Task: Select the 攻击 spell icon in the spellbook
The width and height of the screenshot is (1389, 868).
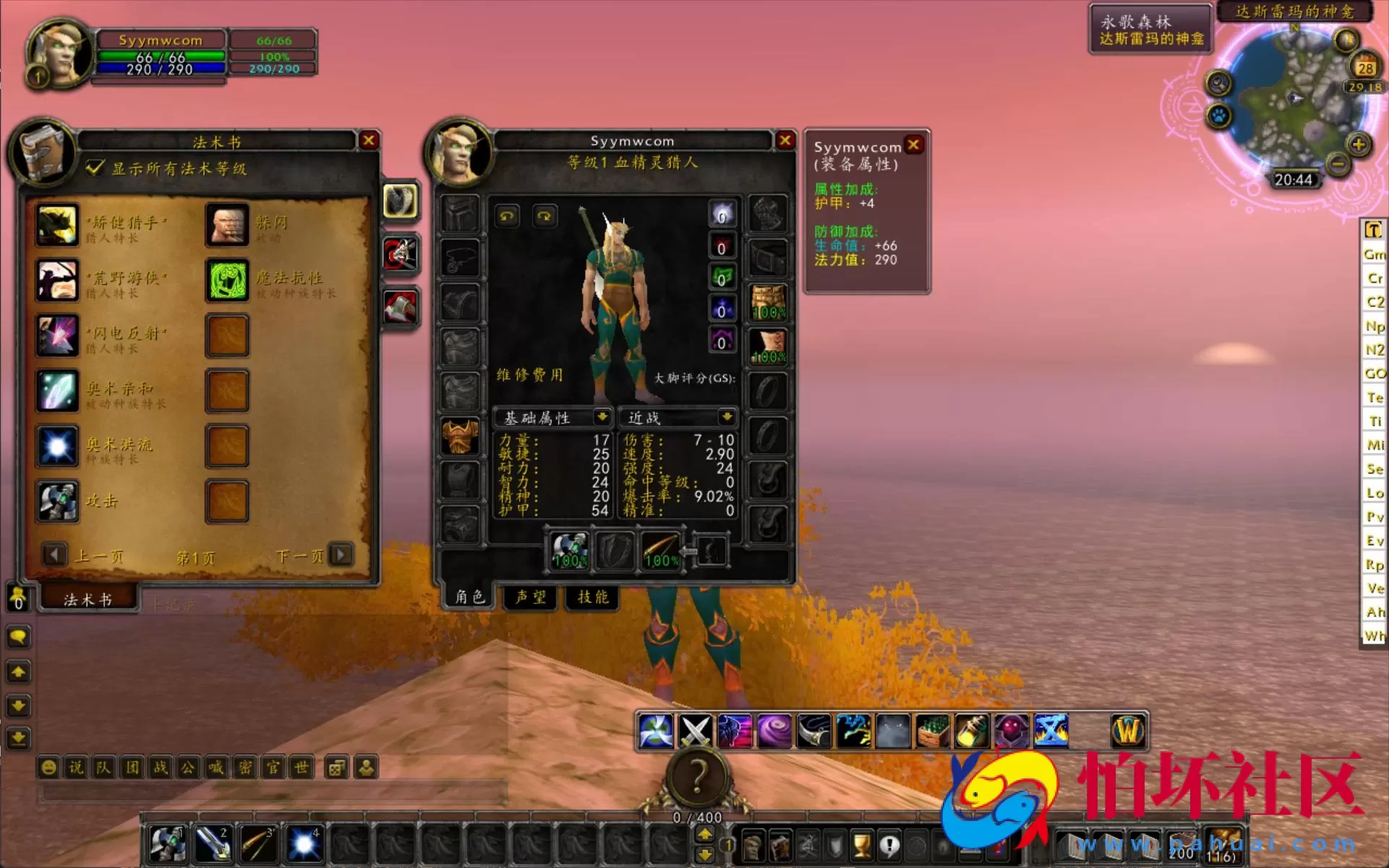Action: pos(57,502)
